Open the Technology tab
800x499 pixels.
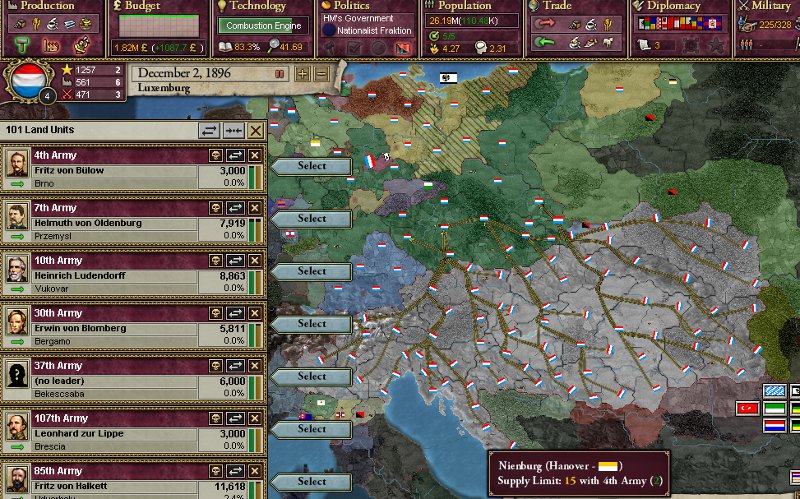click(x=258, y=6)
